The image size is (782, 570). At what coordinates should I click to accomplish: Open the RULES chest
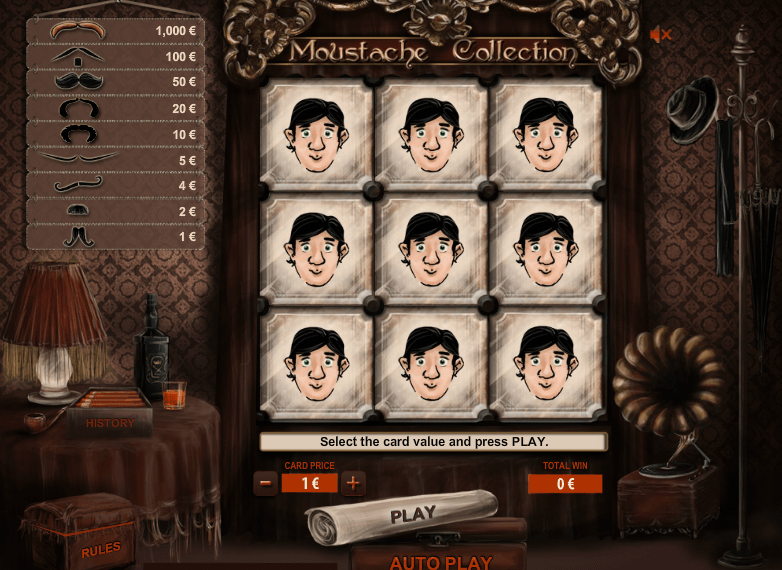(x=100, y=548)
